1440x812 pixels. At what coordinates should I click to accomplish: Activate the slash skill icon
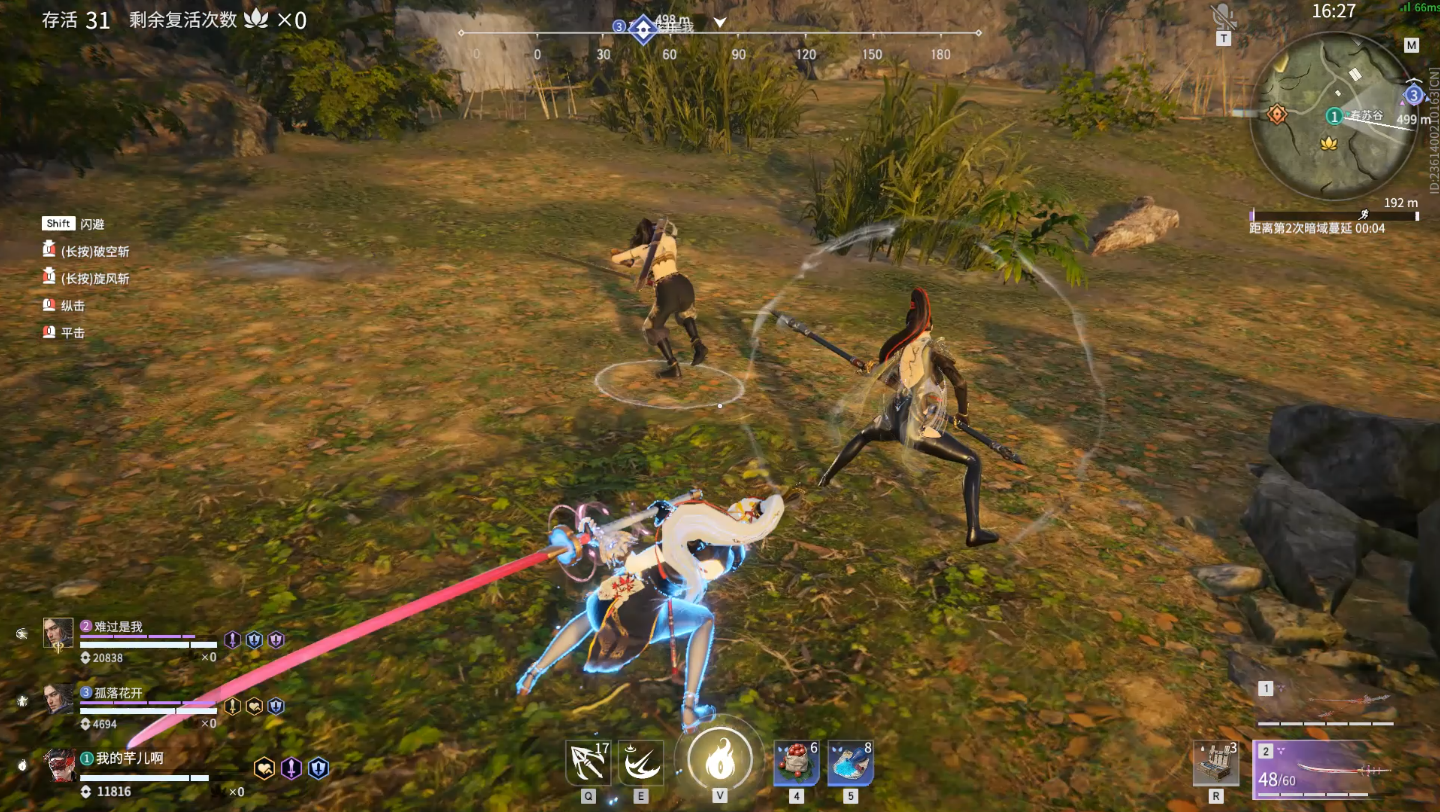(640, 762)
